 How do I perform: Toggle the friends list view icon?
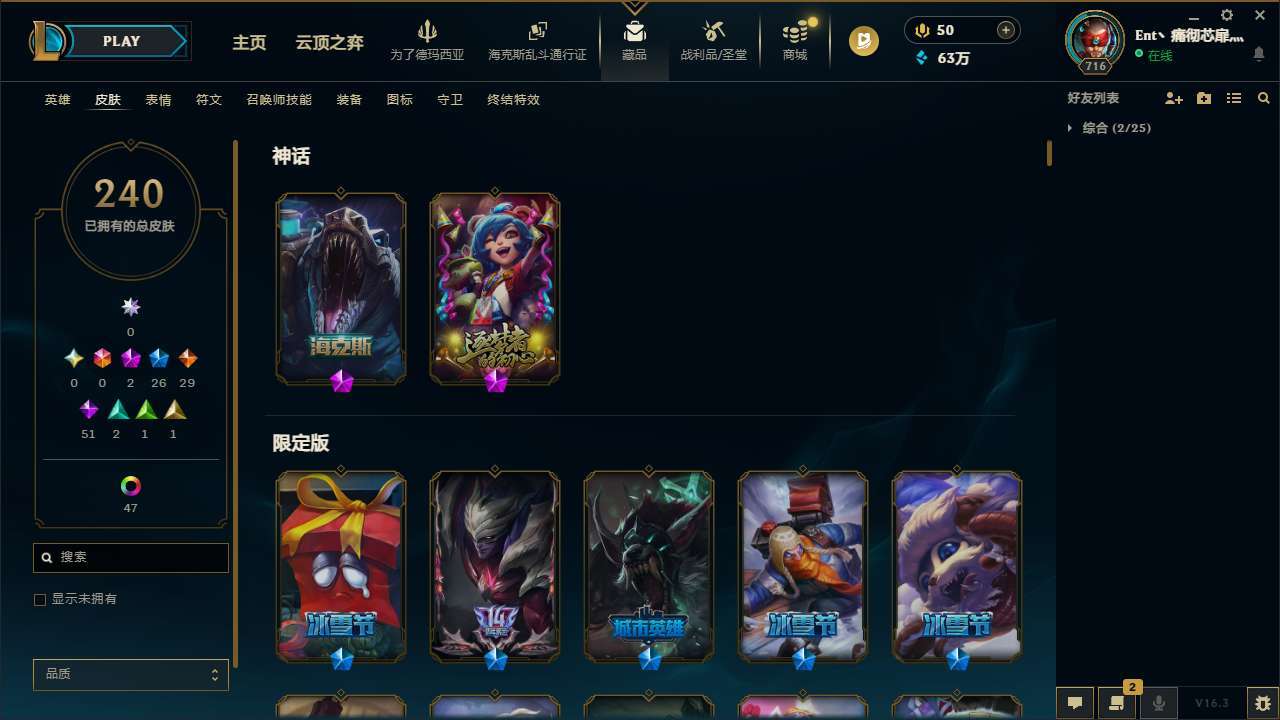point(1233,98)
